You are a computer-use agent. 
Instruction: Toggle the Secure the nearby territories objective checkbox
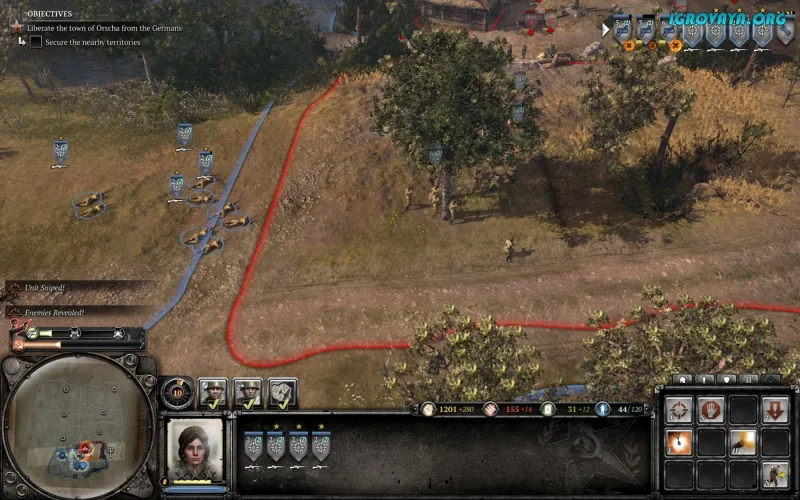pyautogui.click(x=36, y=42)
